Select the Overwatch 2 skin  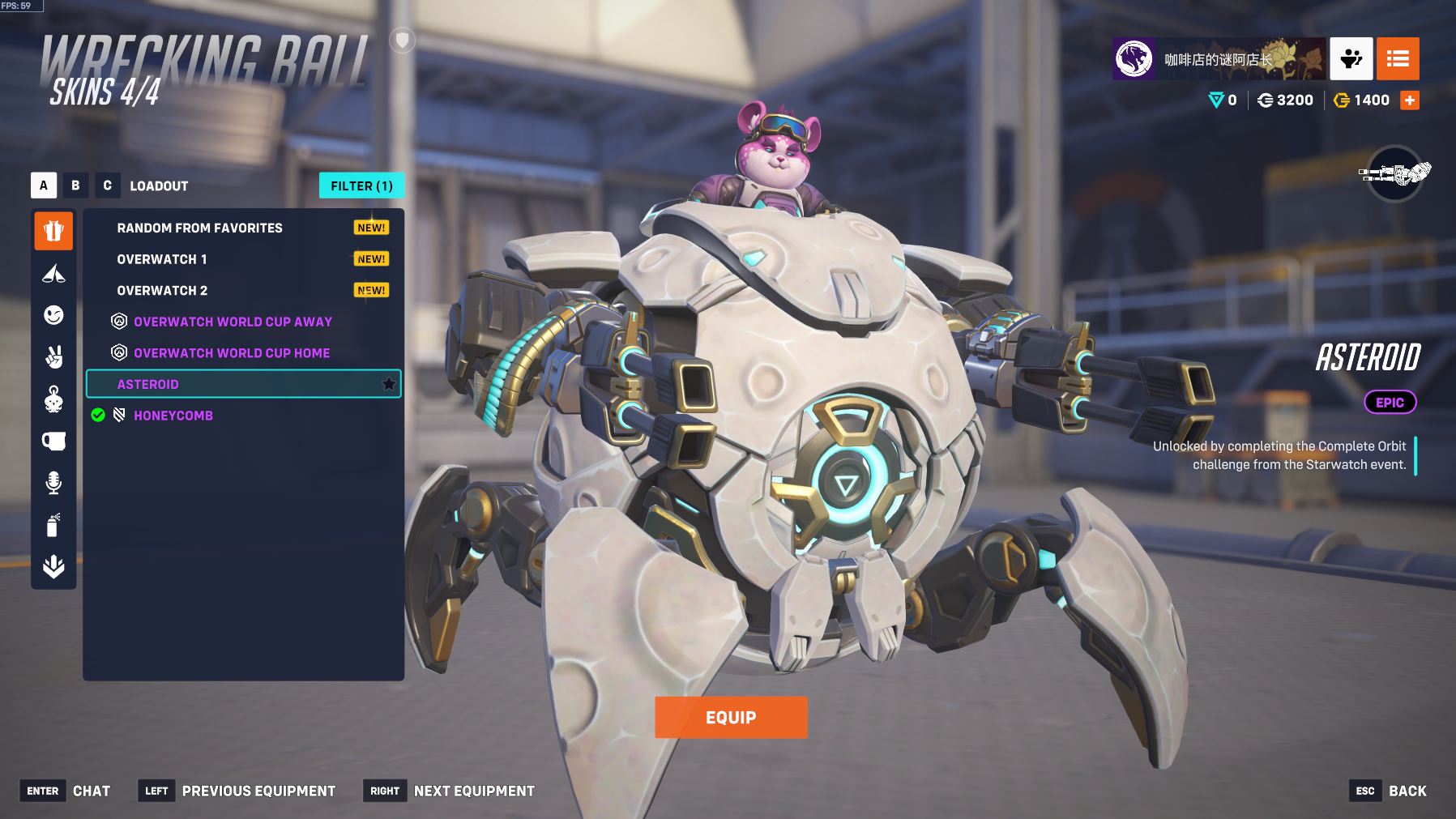(x=162, y=291)
